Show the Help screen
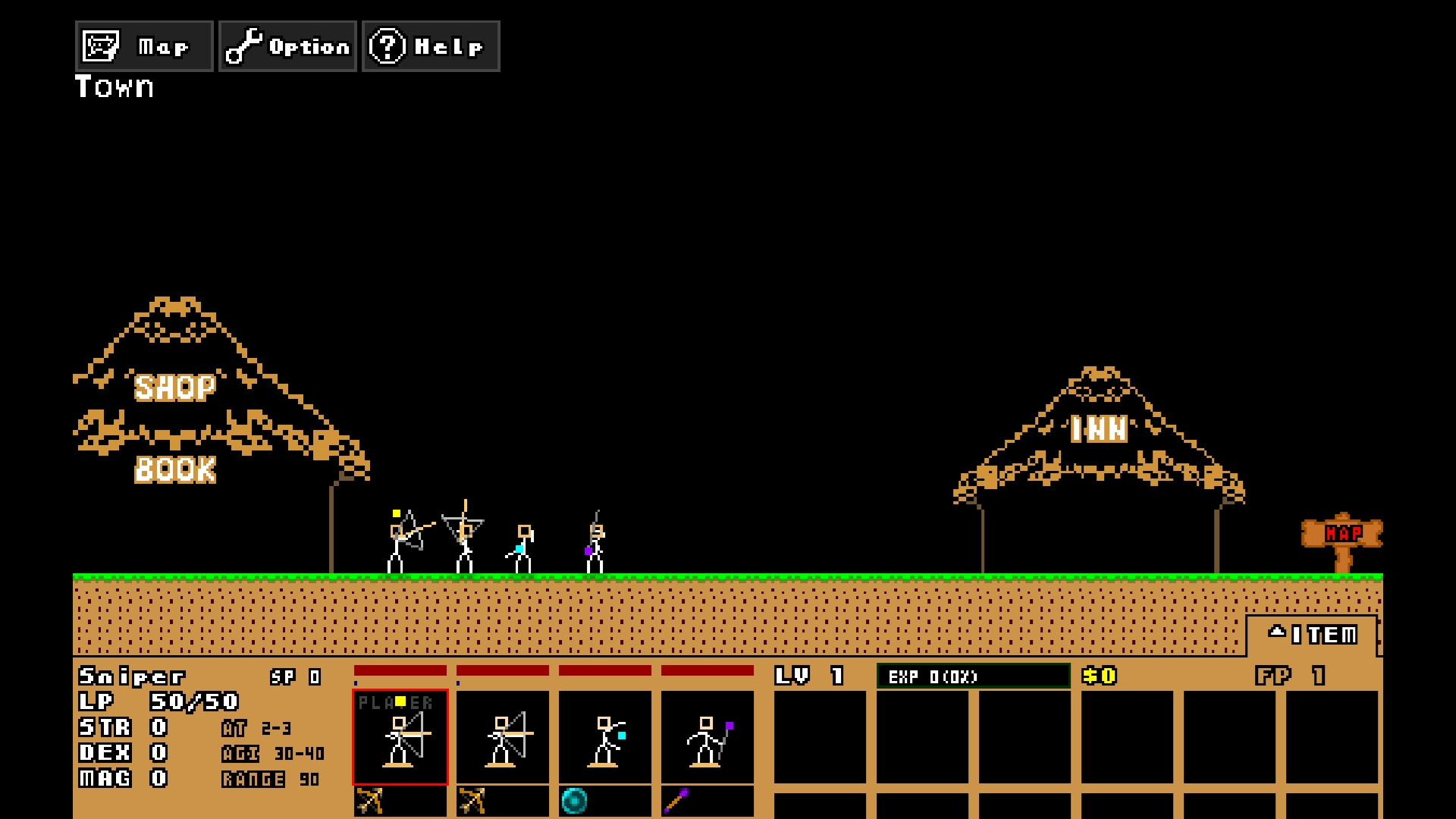 tap(431, 46)
